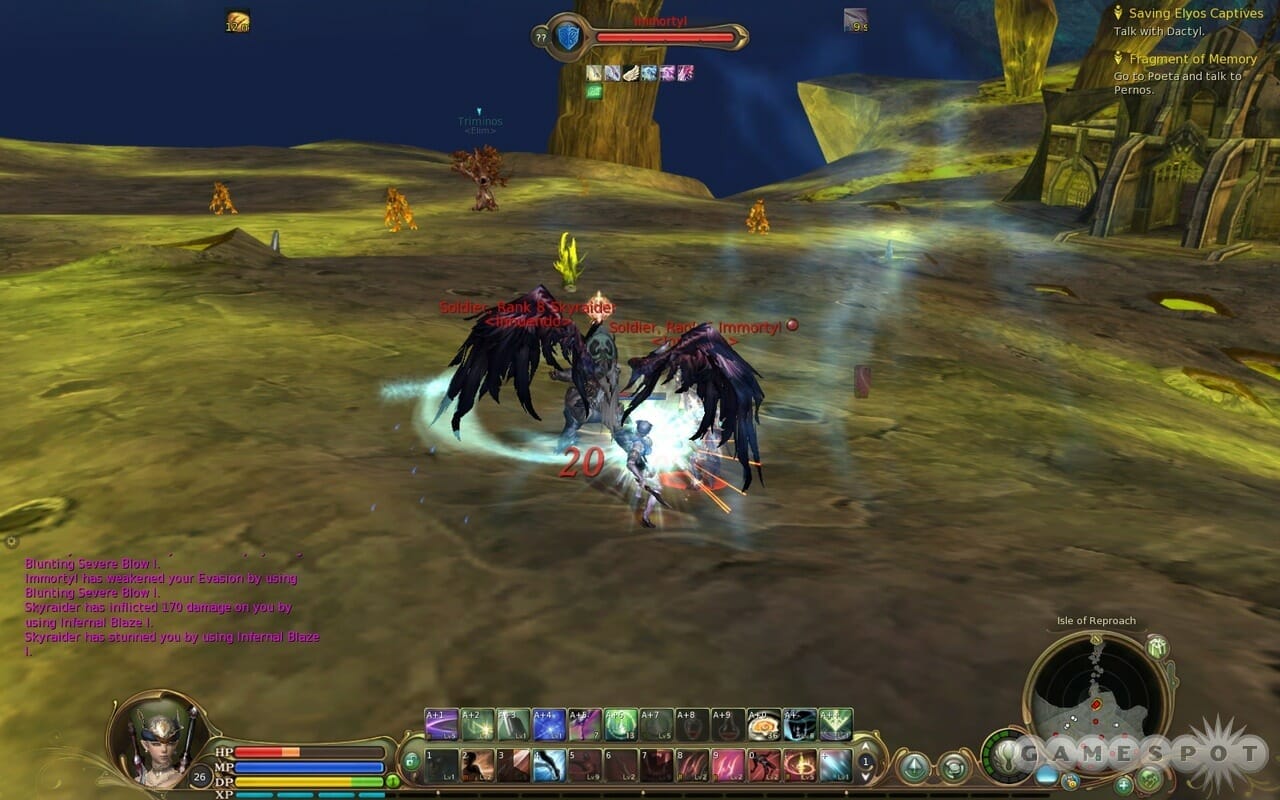Activate the blue lightning skill in slot 4
Viewport: 1280px width, 800px height.
549,765
